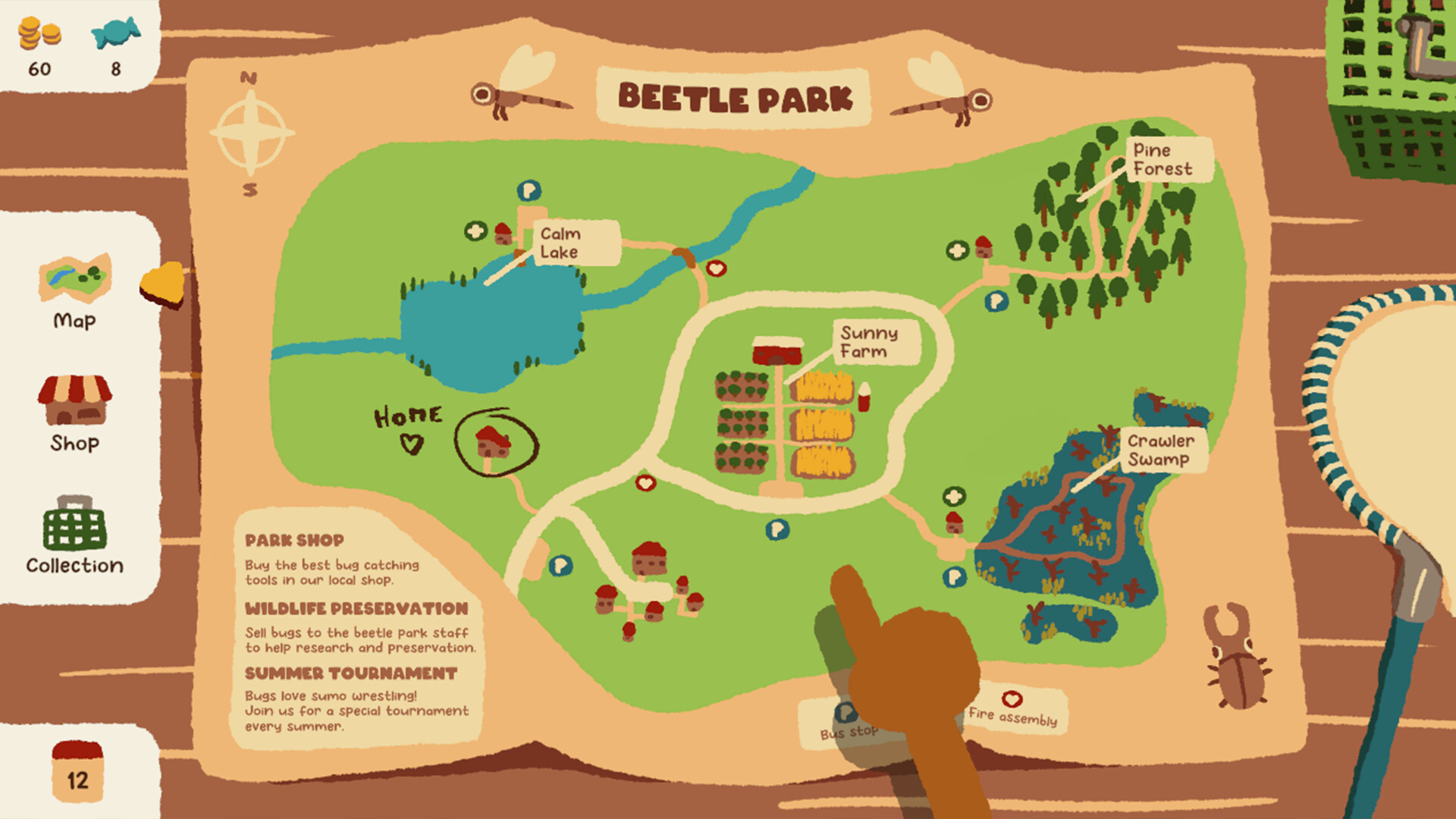Click the Beetle Park title banner
The image size is (1456, 819).
click(x=736, y=97)
